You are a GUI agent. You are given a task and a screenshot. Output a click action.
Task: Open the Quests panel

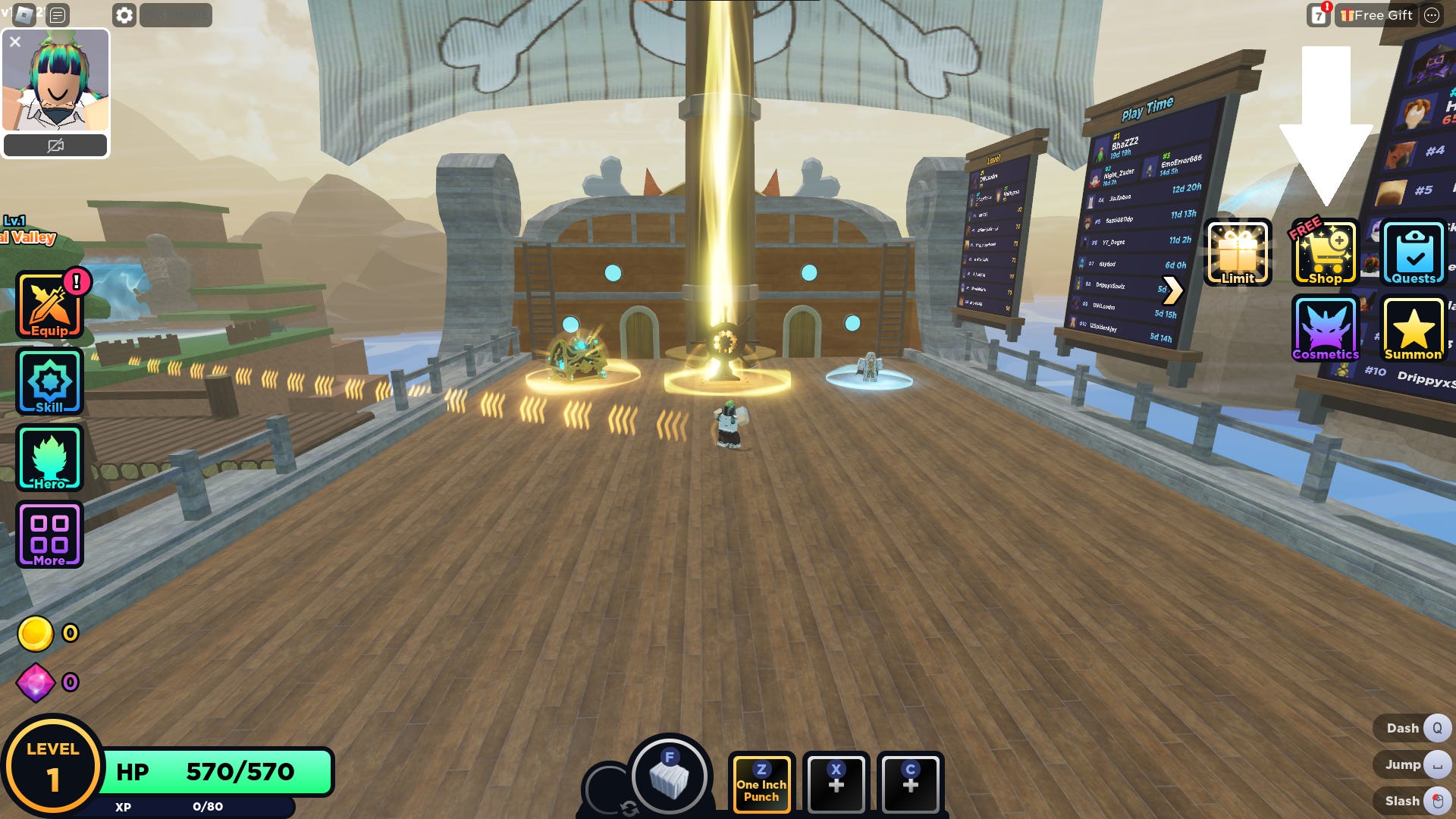pos(1414,253)
